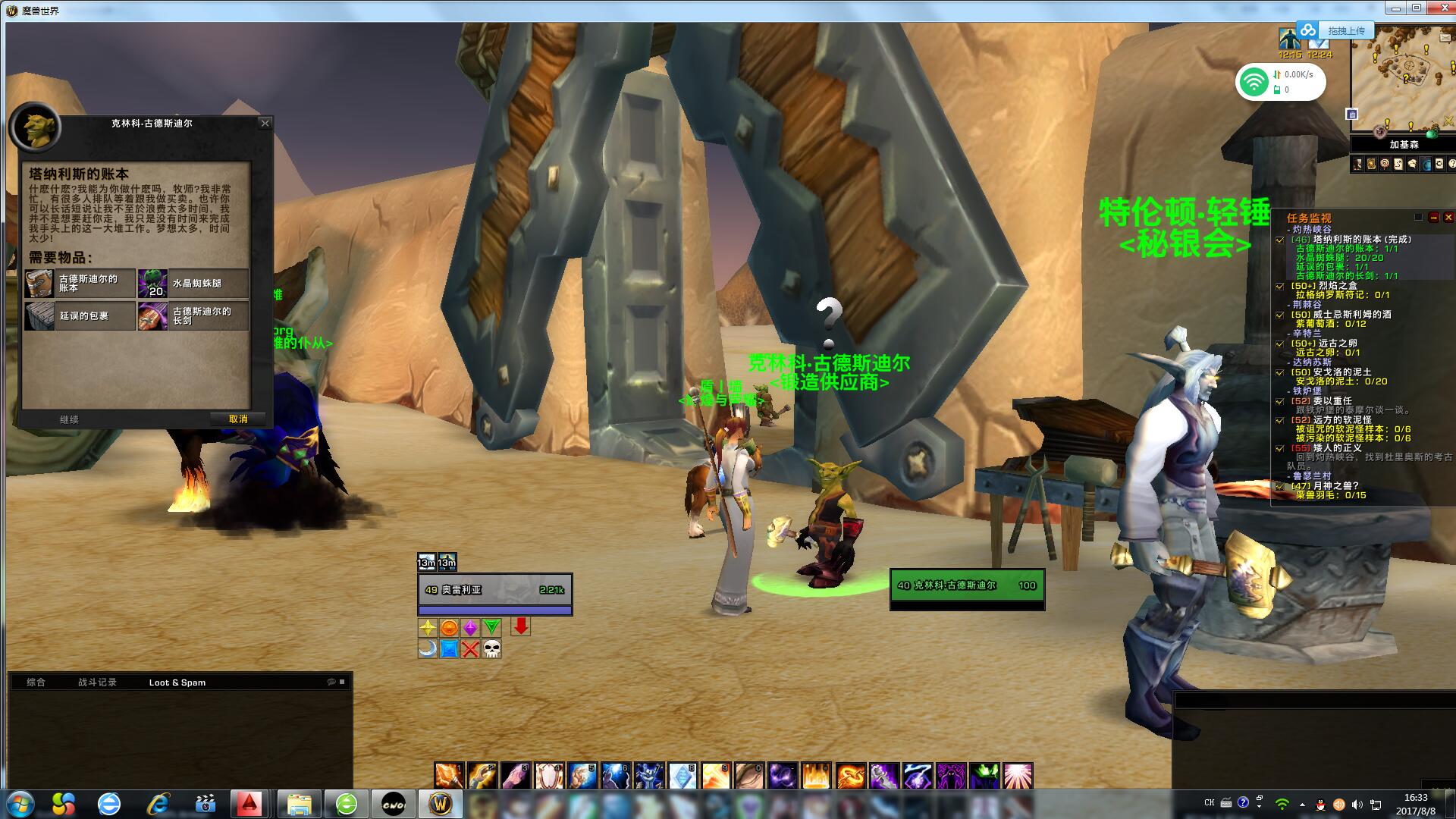The image size is (1456, 819).
Task: Inspect the 延误的包裹 required item
Action: click(x=80, y=316)
